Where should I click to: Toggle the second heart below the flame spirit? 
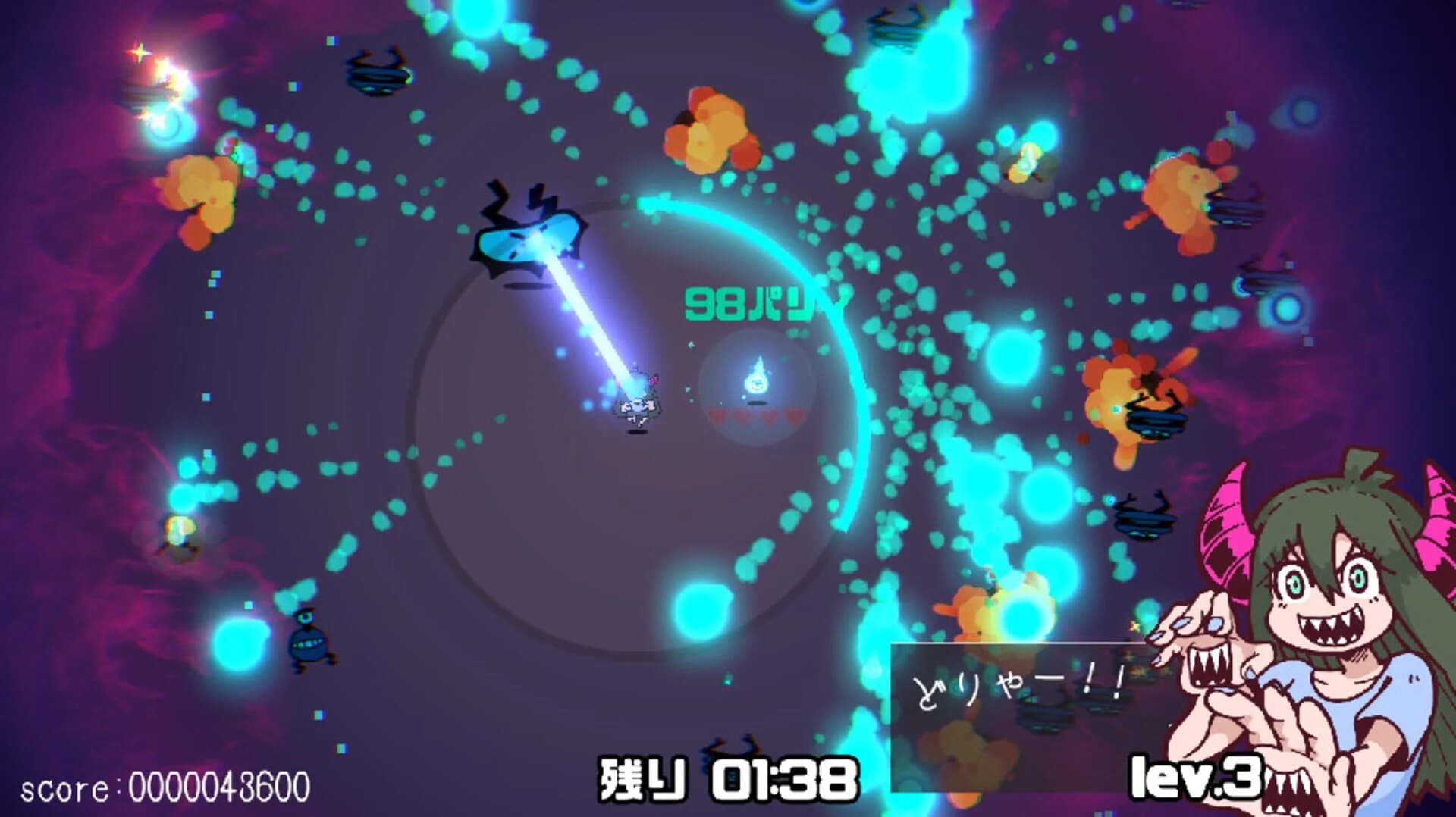742,417
